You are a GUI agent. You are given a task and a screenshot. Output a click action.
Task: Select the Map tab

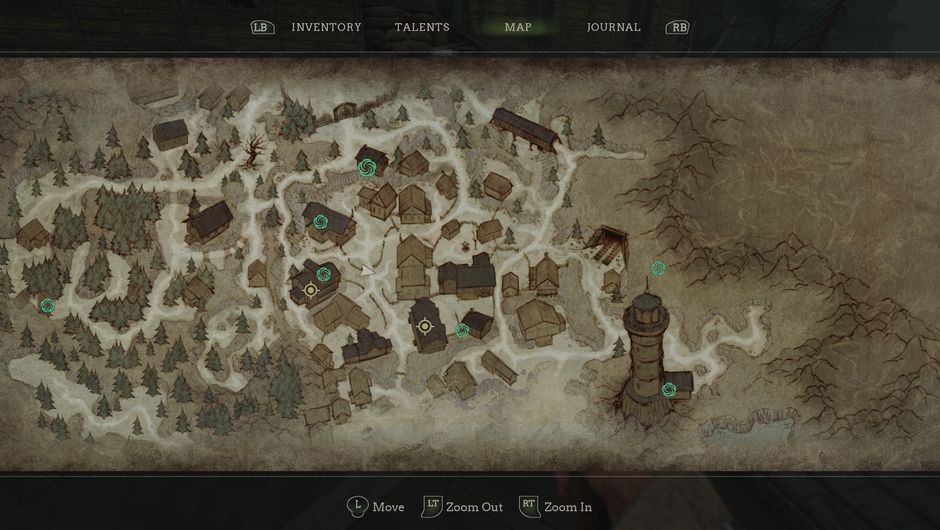pos(518,27)
